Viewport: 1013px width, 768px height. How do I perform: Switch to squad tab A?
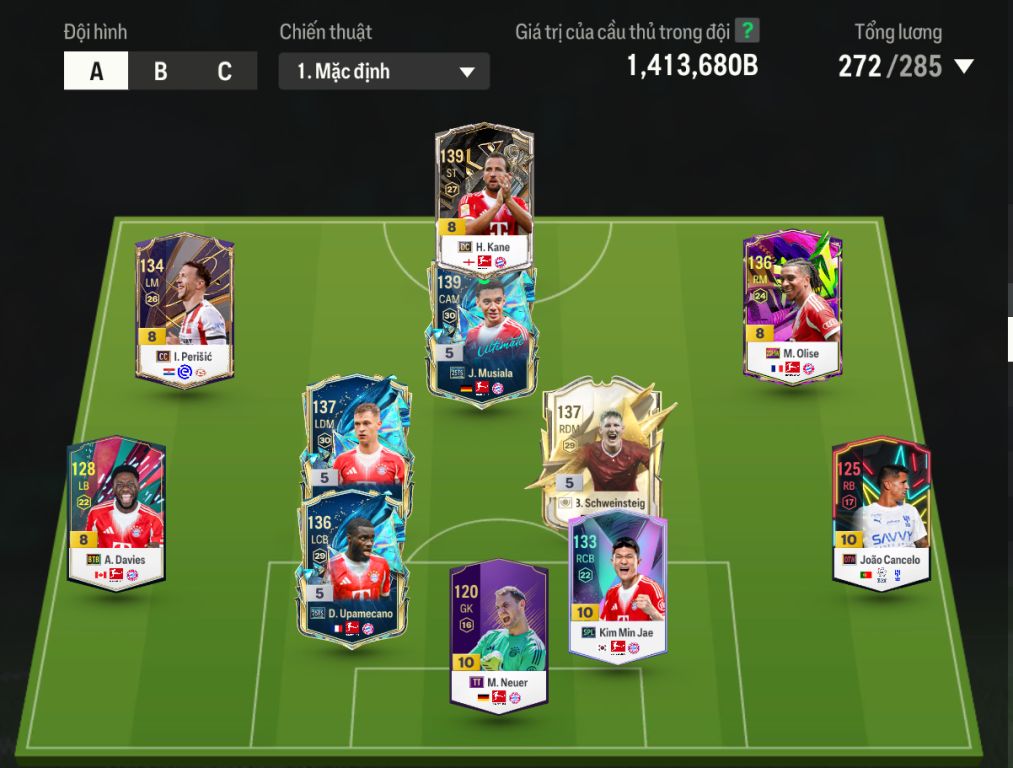pyautogui.click(x=96, y=72)
